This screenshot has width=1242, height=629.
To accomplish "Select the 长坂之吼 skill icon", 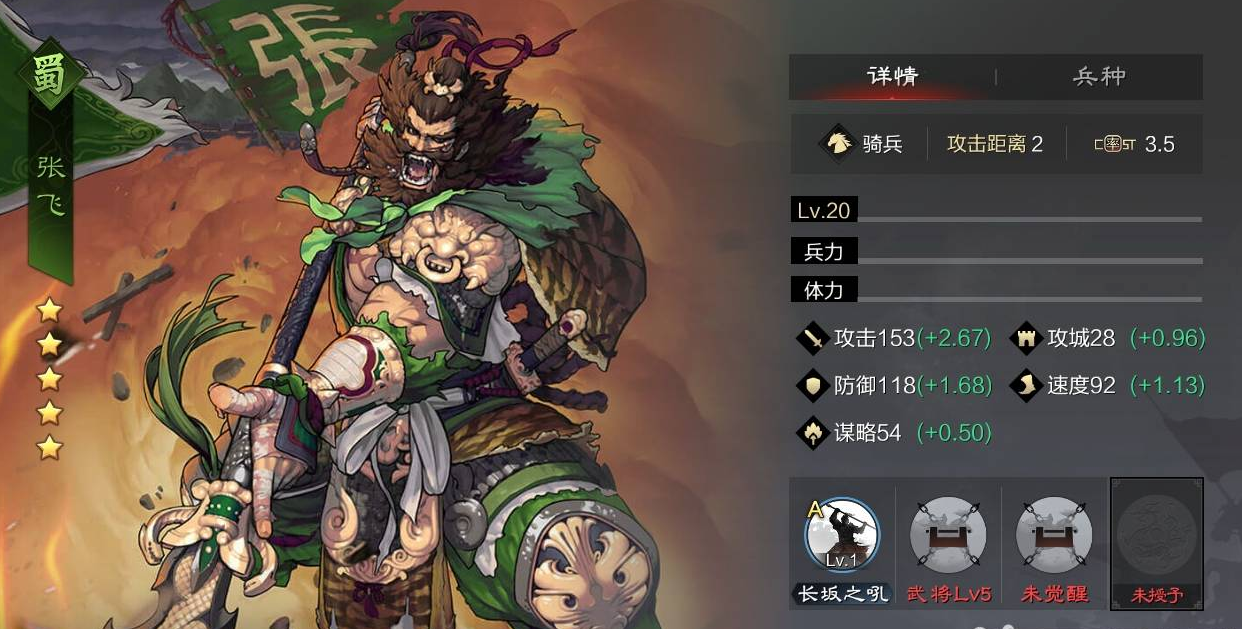I will click(841, 535).
